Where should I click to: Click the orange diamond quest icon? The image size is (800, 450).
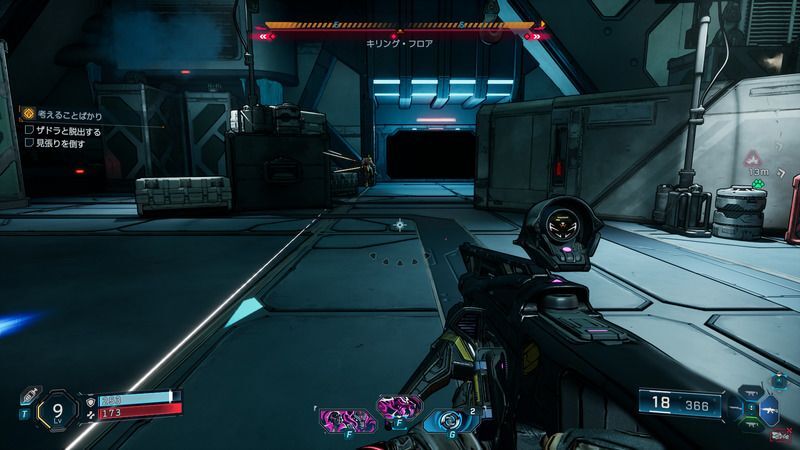click(x=30, y=114)
